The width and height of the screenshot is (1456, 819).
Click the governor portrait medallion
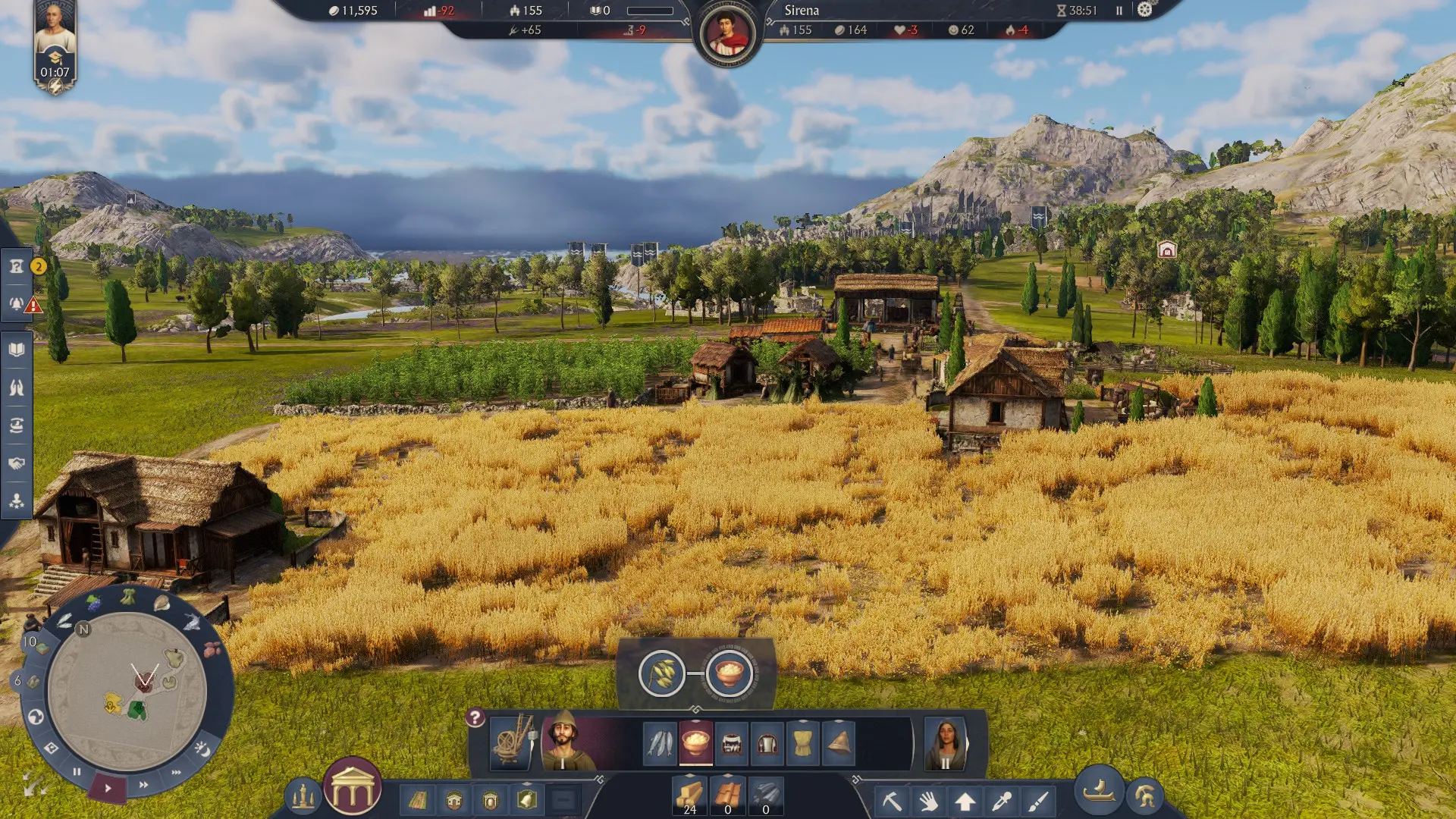tap(727, 34)
